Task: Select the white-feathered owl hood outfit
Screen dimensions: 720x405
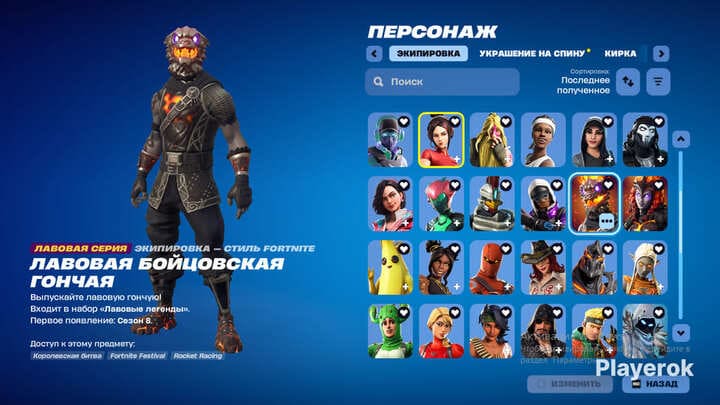Action: click(645, 330)
